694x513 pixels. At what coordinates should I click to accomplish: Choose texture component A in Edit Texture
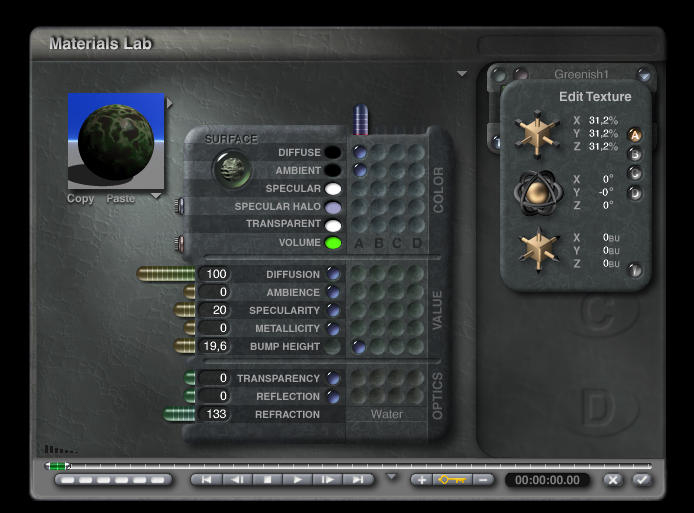(x=634, y=135)
